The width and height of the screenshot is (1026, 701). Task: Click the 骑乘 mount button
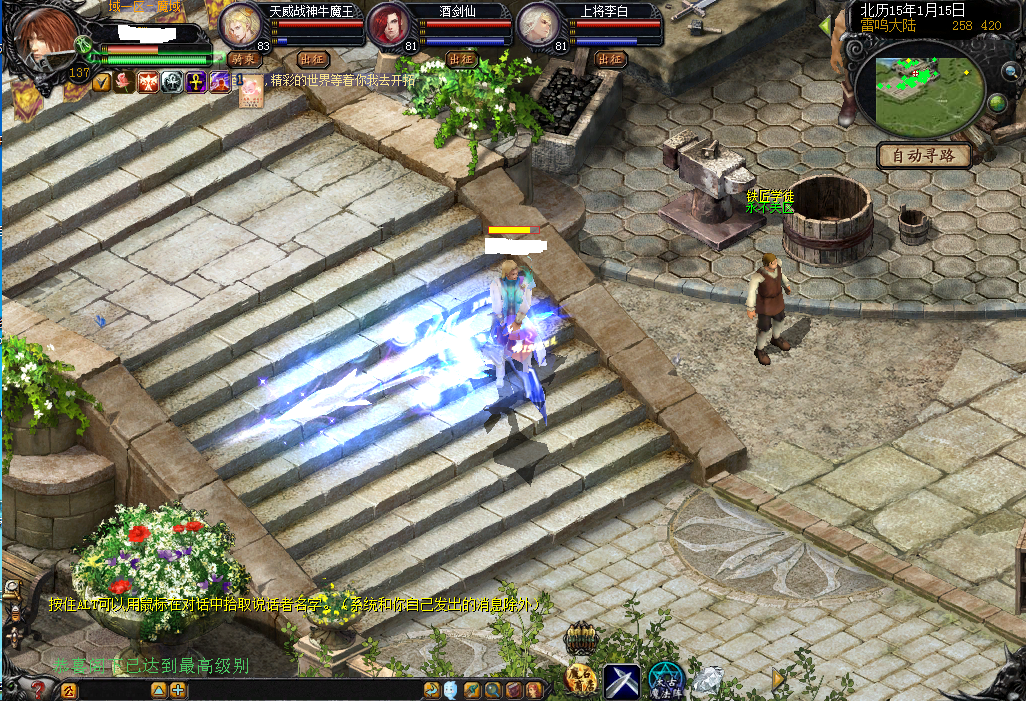[244, 59]
